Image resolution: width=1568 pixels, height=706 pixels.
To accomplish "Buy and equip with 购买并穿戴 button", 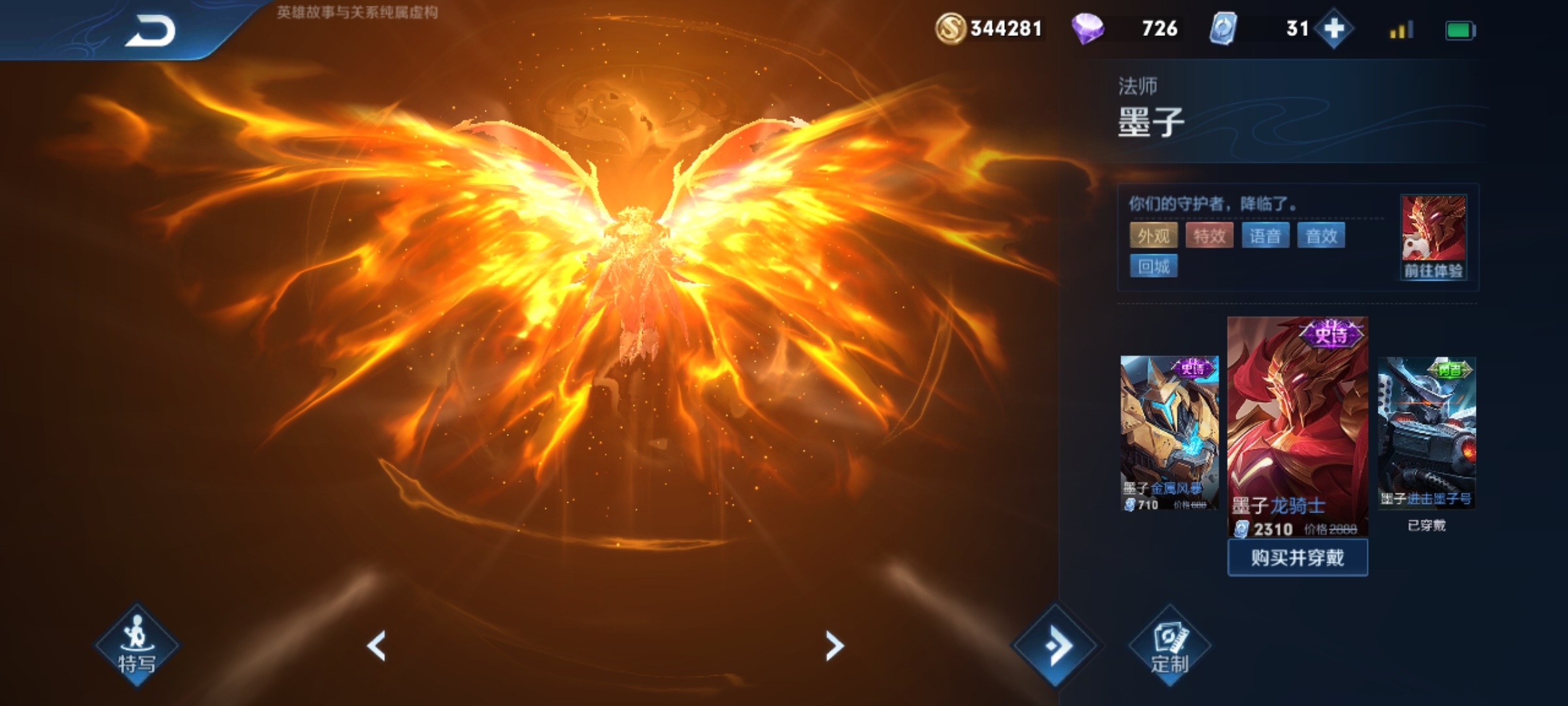I will pos(1298,558).
